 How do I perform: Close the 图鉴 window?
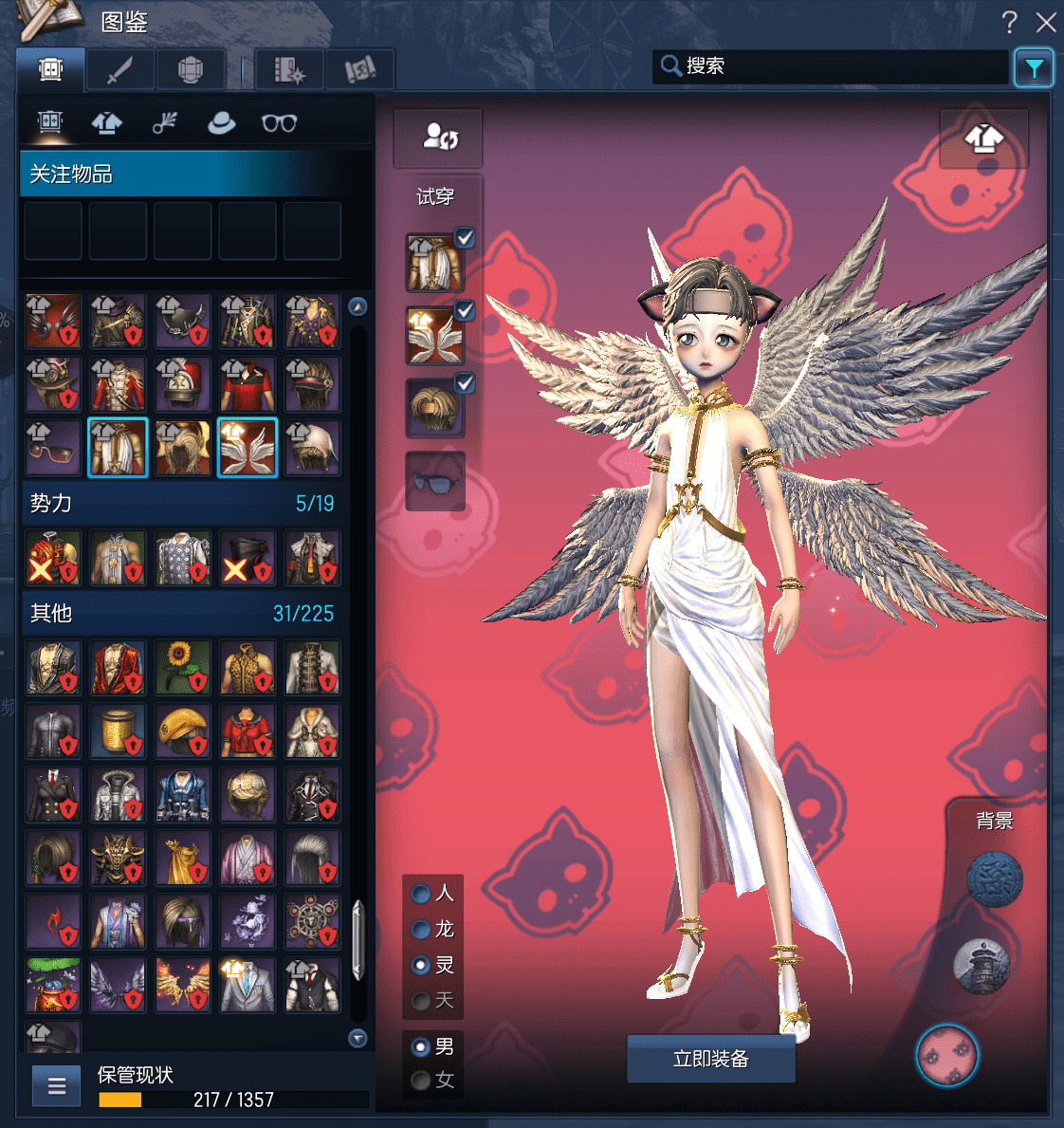[x=1046, y=23]
